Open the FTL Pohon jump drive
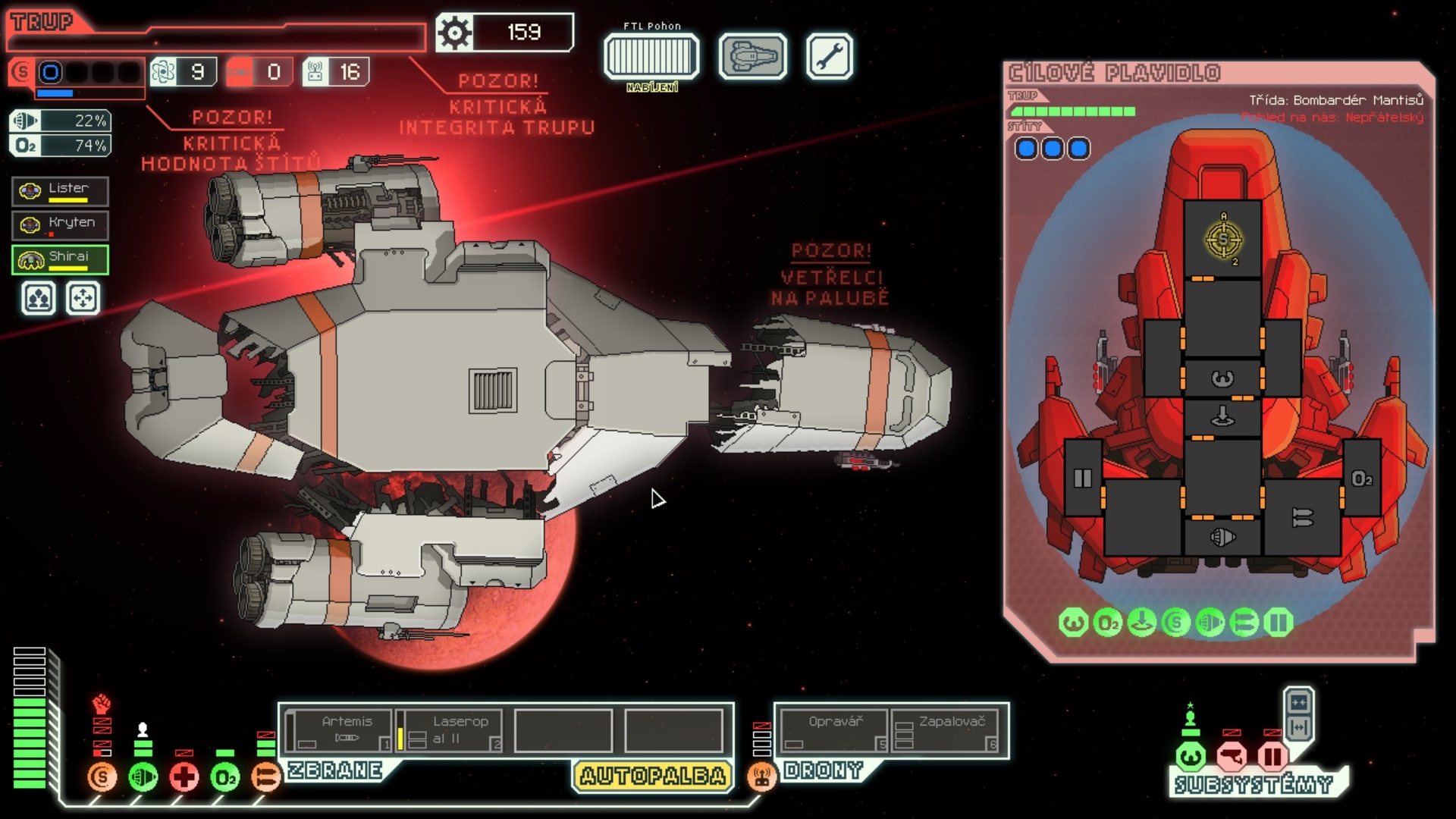The height and width of the screenshot is (819, 1456). coord(652,55)
